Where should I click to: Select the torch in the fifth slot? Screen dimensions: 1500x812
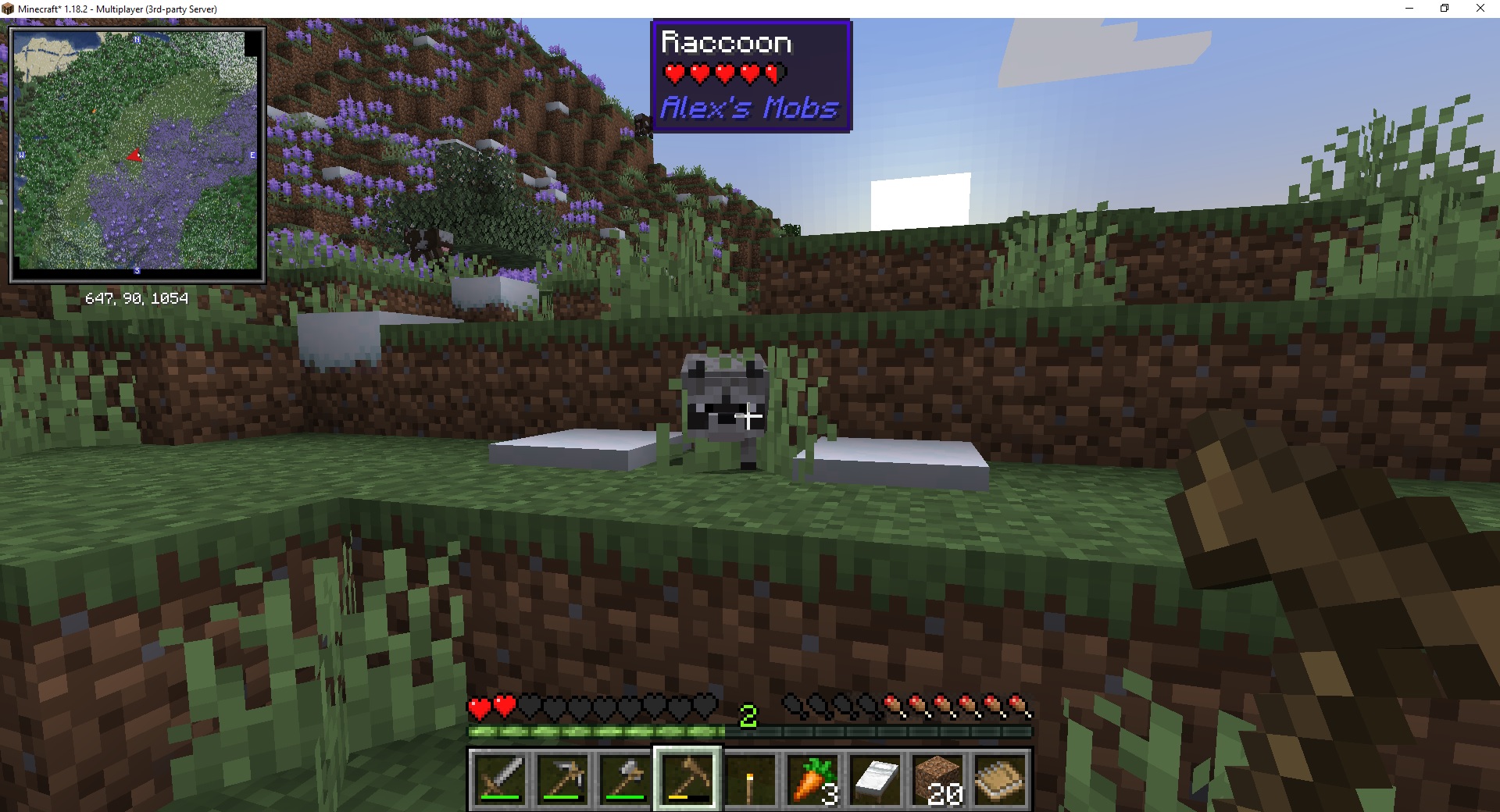pos(748,778)
